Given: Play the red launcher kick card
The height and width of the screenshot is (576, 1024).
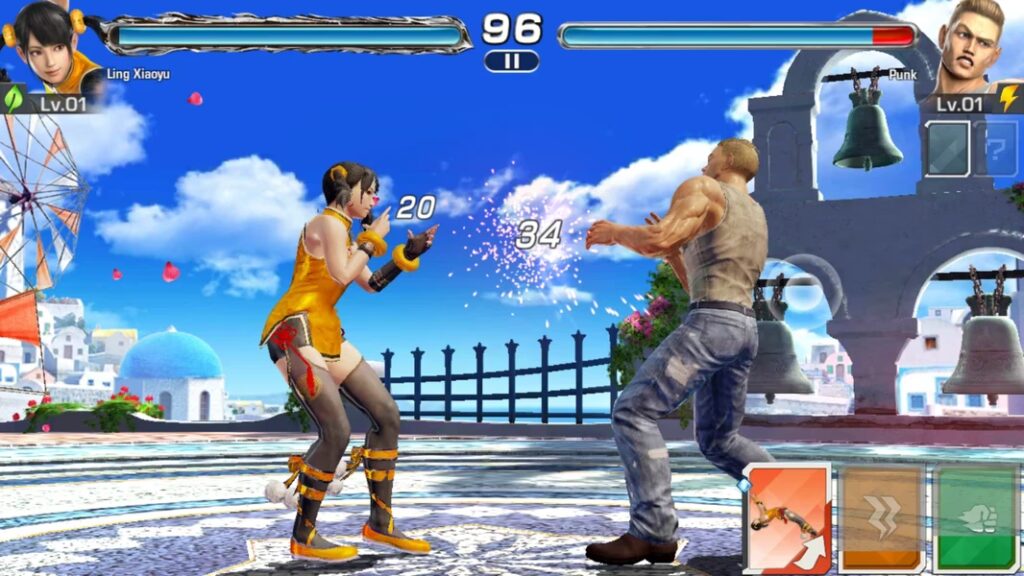Looking at the screenshot, I should click(787, 516).
